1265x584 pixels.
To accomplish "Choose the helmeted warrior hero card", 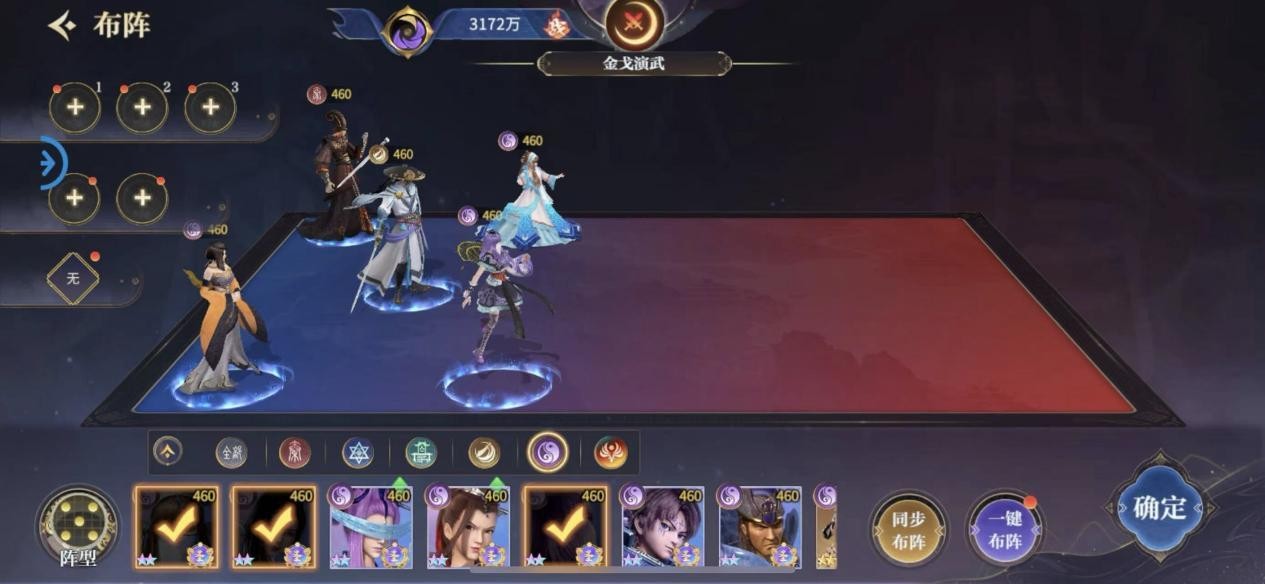I will (x=759, y=527).
